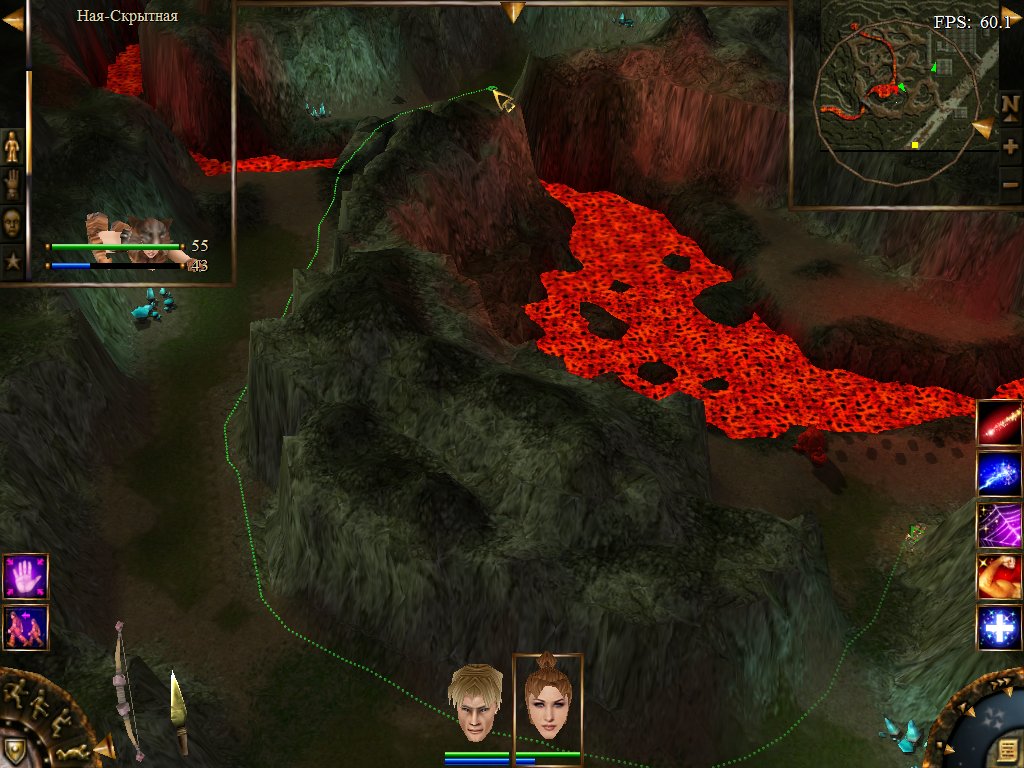Image resolution: width=1024 pixels, height=768 pixels.
Task: Open the character figure panel
Action: (12, 148)
